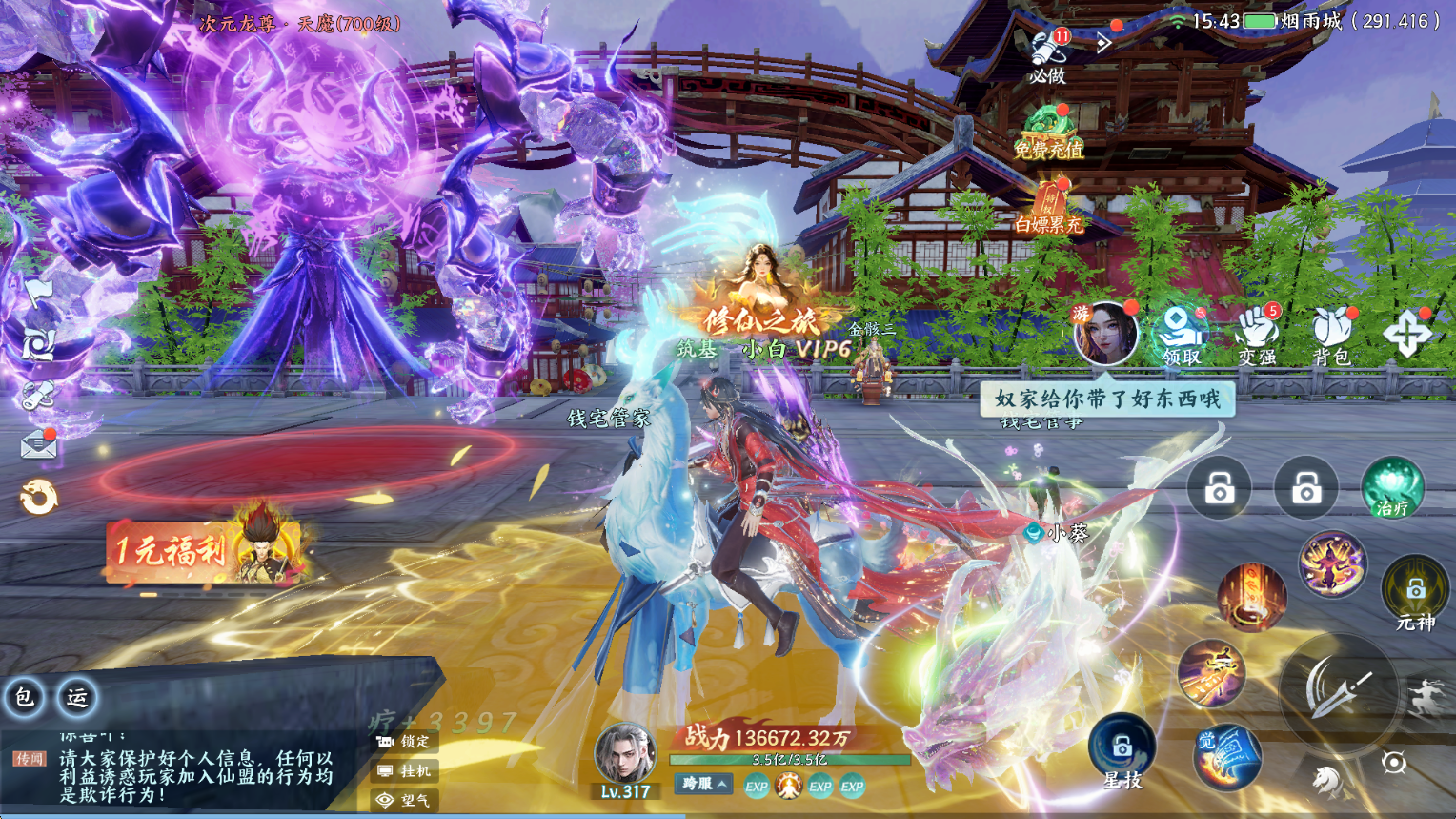Open the player portrait at Lv.317
The width and height of the screenshot is (1456, 819).
625,755
